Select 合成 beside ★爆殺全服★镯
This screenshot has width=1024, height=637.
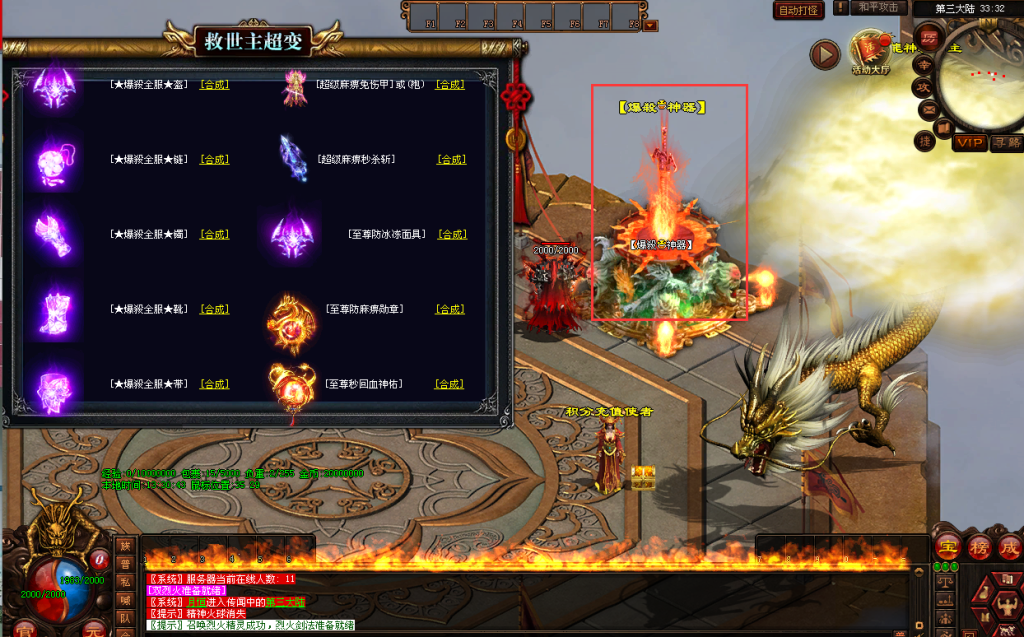[x=214, y=234]
